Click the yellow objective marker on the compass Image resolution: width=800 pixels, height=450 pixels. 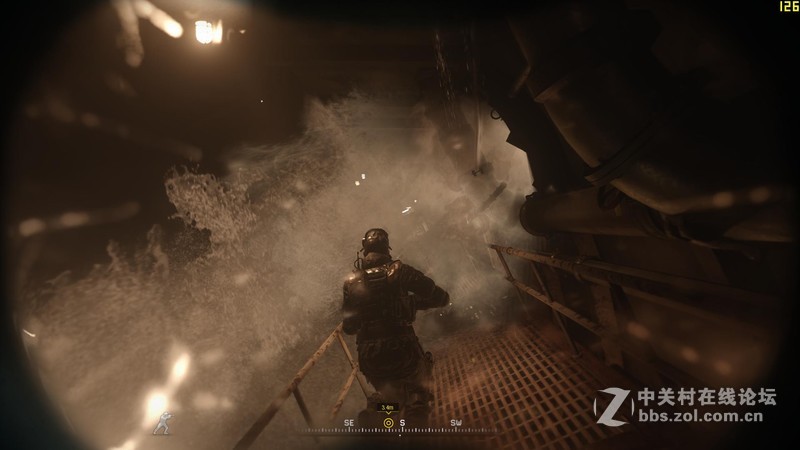pyautogui.click(x=388, y=423)
